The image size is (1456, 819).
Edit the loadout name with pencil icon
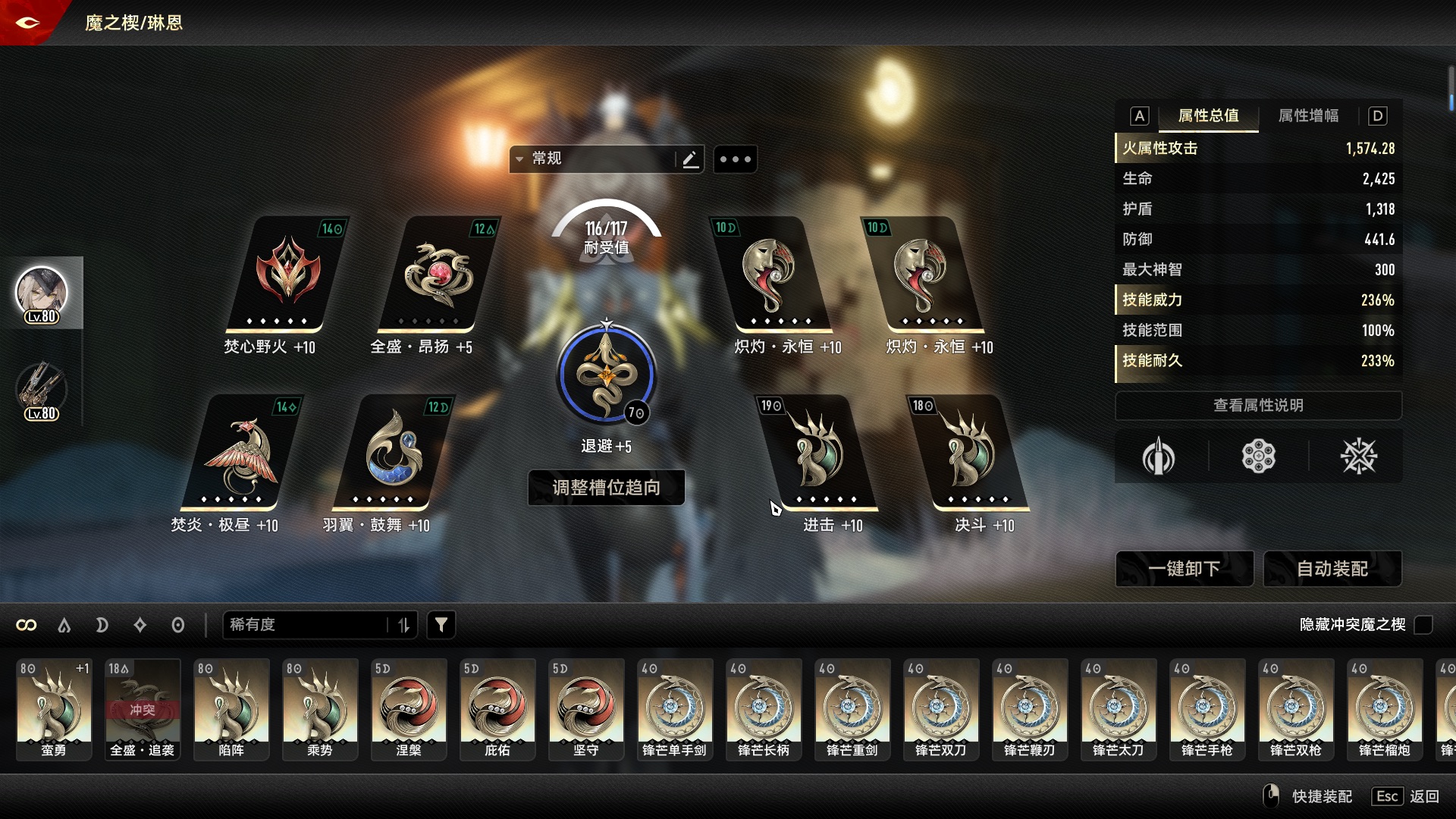(x=690, y=159)
